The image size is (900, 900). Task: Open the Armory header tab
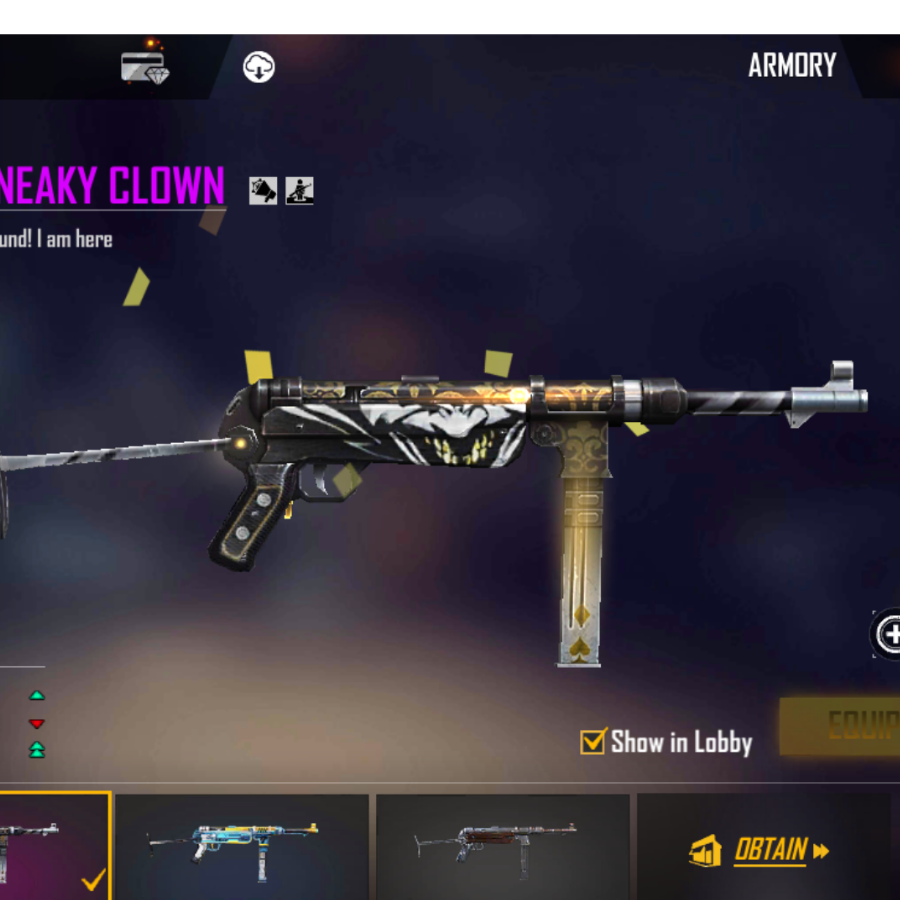click(791, 66)
